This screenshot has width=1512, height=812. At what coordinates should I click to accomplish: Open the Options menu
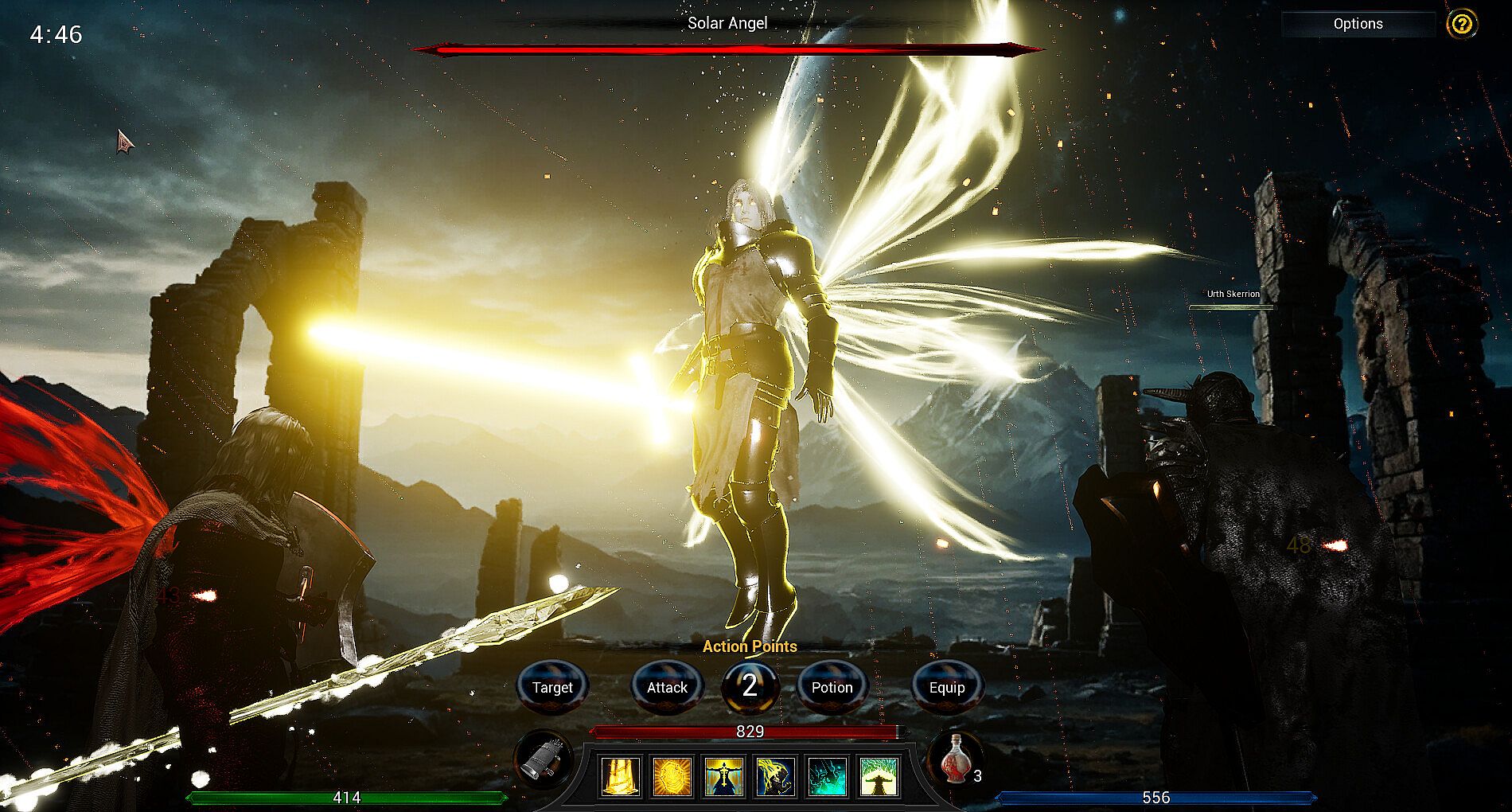pos(1358,24)
